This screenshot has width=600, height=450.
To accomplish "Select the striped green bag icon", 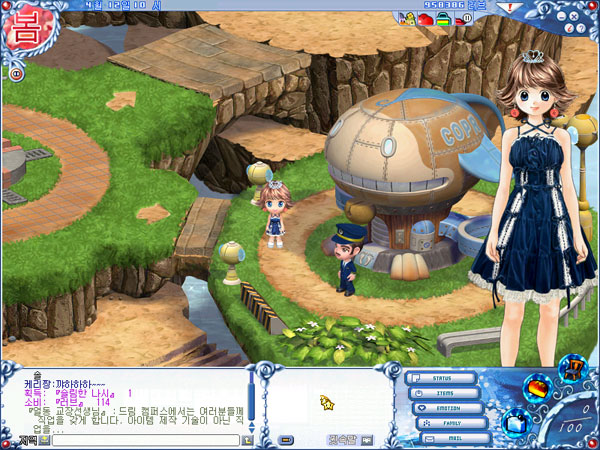I will click(442, 18).
